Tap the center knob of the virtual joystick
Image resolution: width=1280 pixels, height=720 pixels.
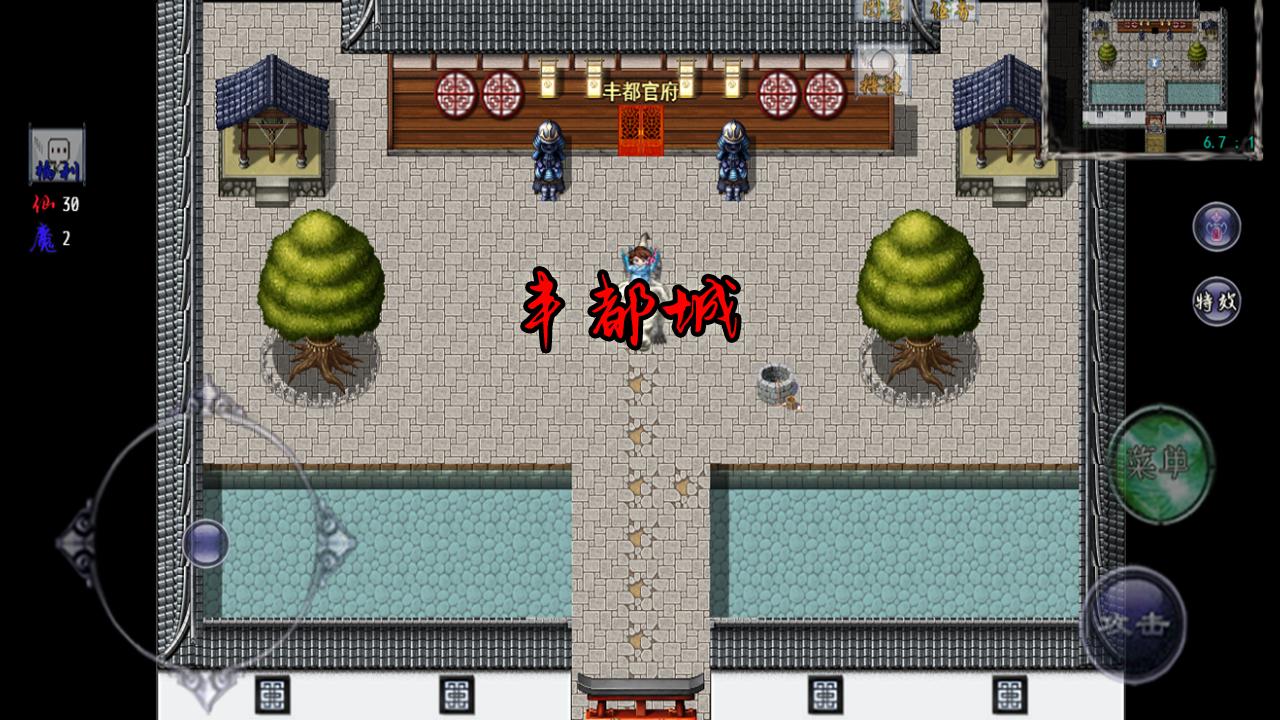(204, 541)
